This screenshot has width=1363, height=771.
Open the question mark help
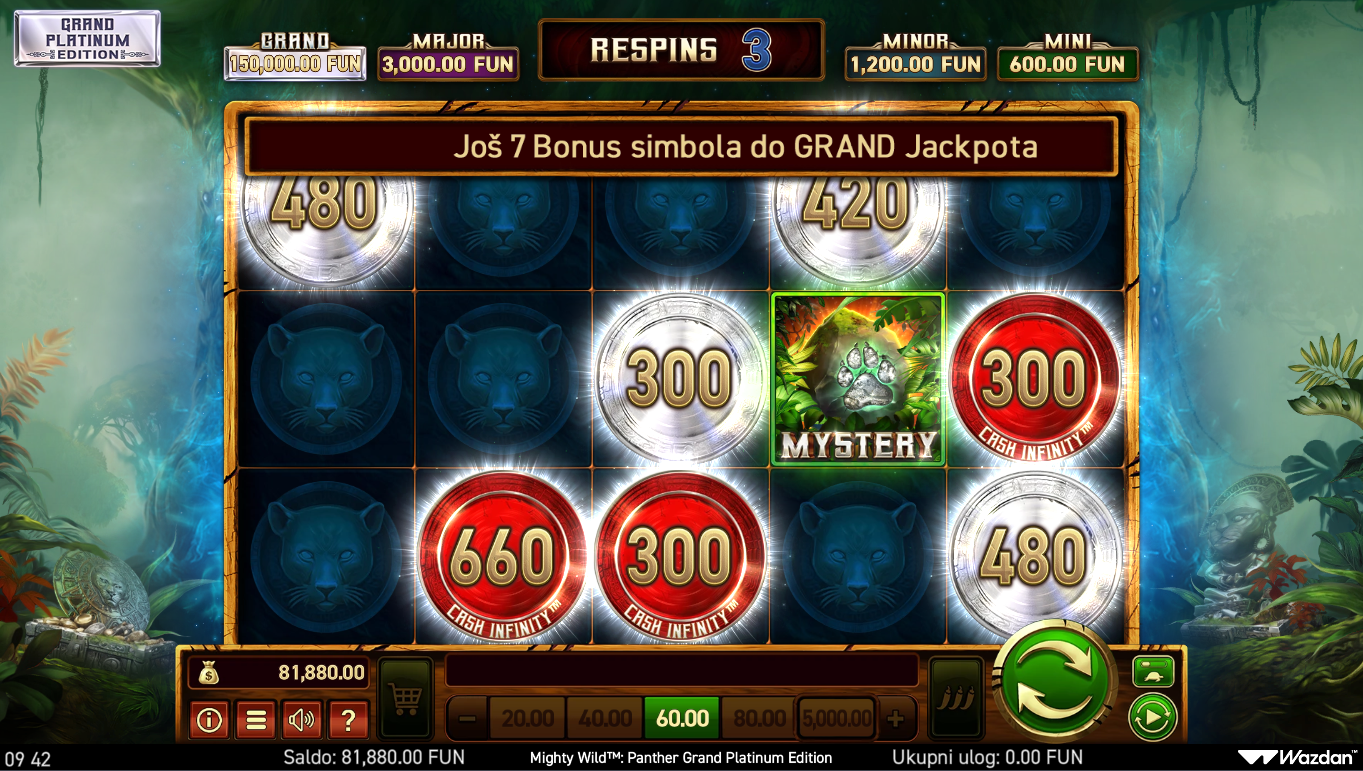click(348, 719)
